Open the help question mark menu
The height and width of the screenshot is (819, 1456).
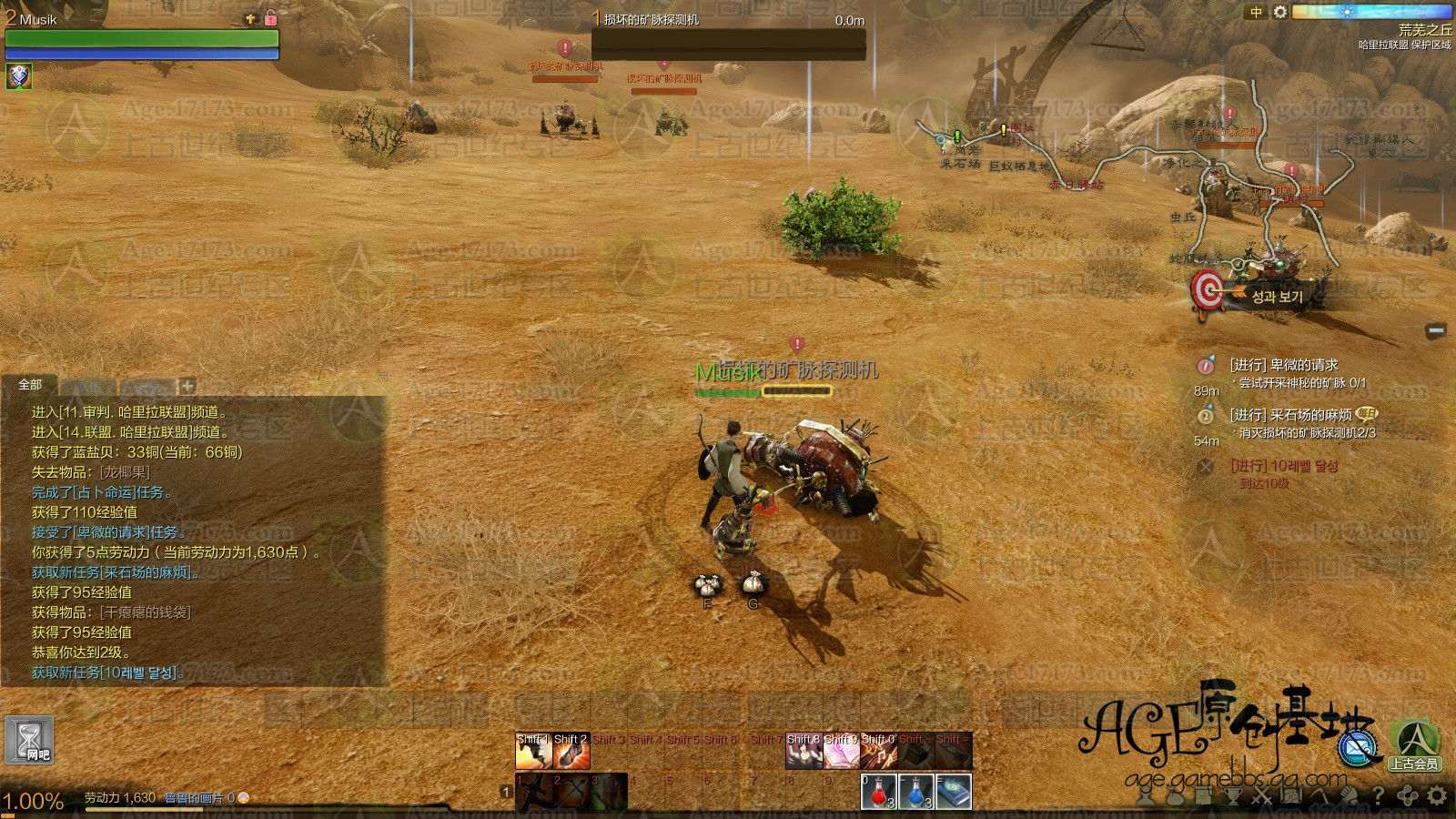coord(1379,796)
